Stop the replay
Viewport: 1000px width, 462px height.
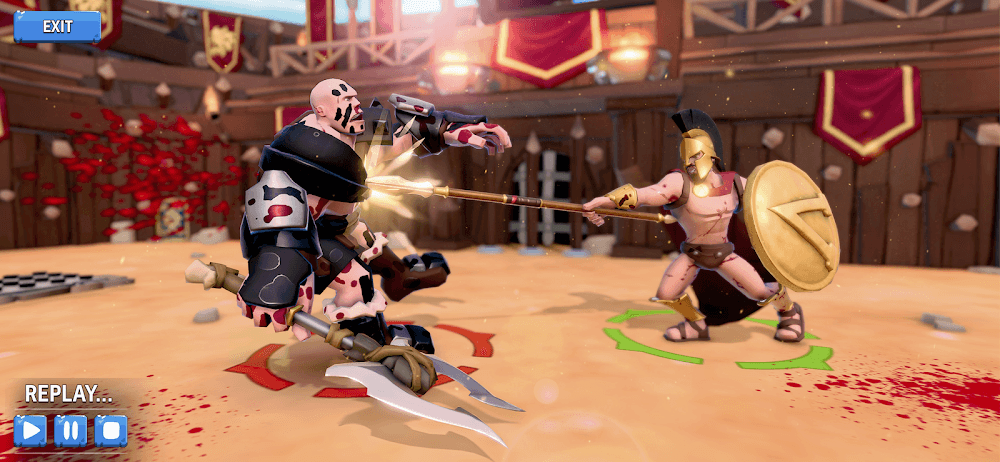click(110, 431)
